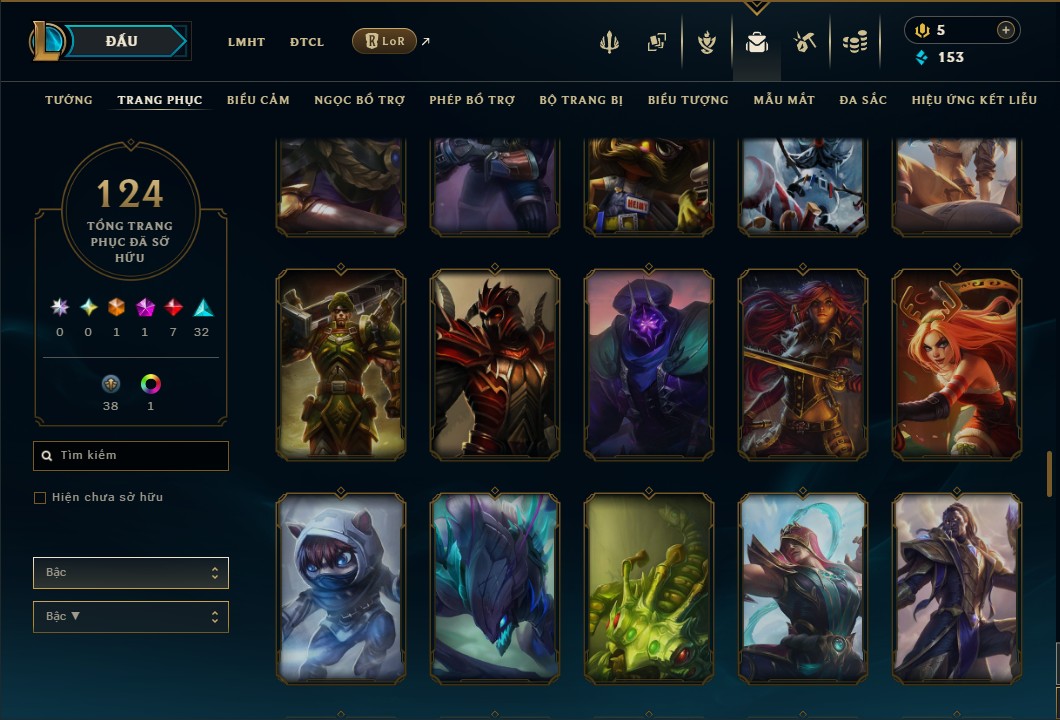This screenshot has width=1060, height=720.
Task: Launch the LoR external link button
Action: [385, 41]
